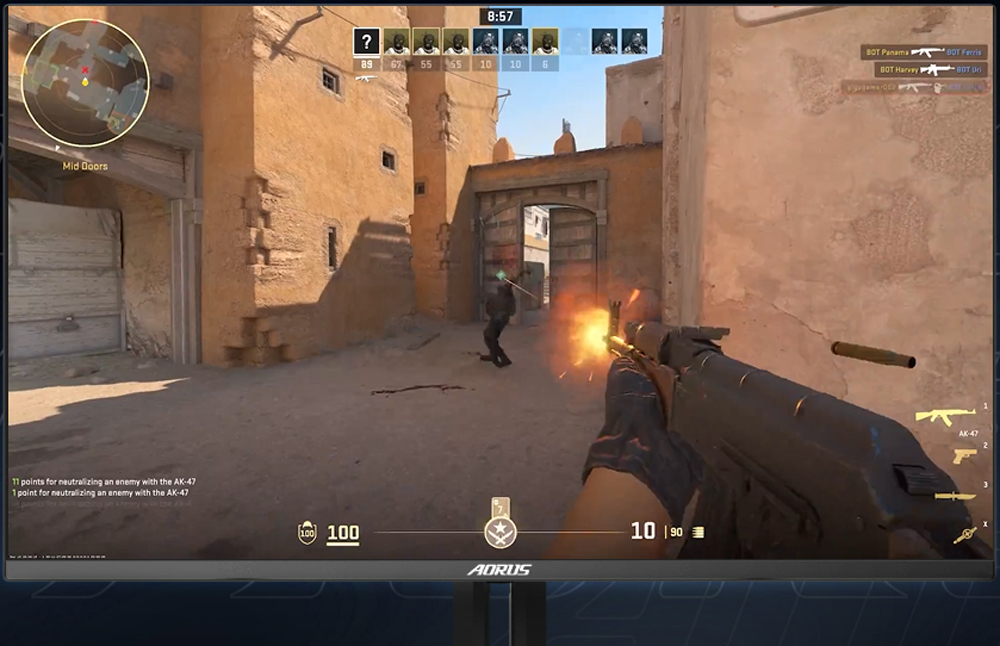This screenshot has width=1000, height=646.
Task: Click the armor shield icon
Action: (x=307, y=533)
